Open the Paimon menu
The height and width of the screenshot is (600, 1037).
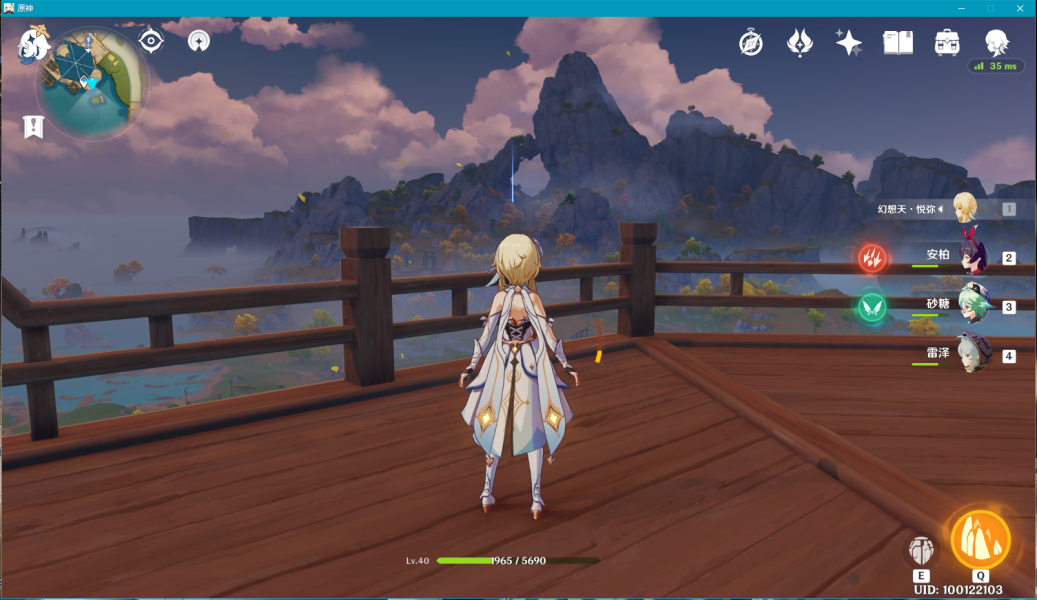tap(33, 45)
